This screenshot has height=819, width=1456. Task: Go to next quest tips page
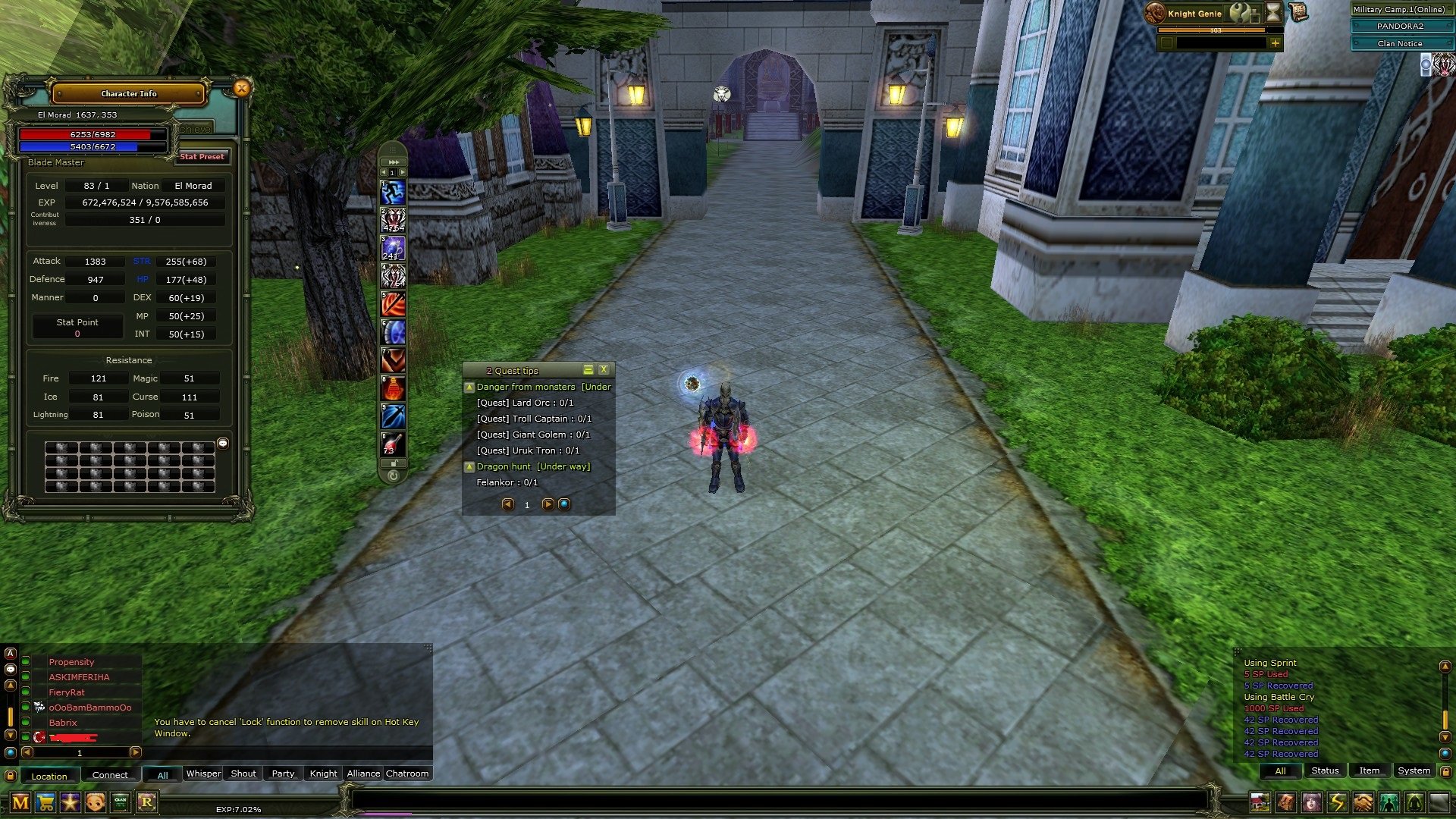pos(548,504)
